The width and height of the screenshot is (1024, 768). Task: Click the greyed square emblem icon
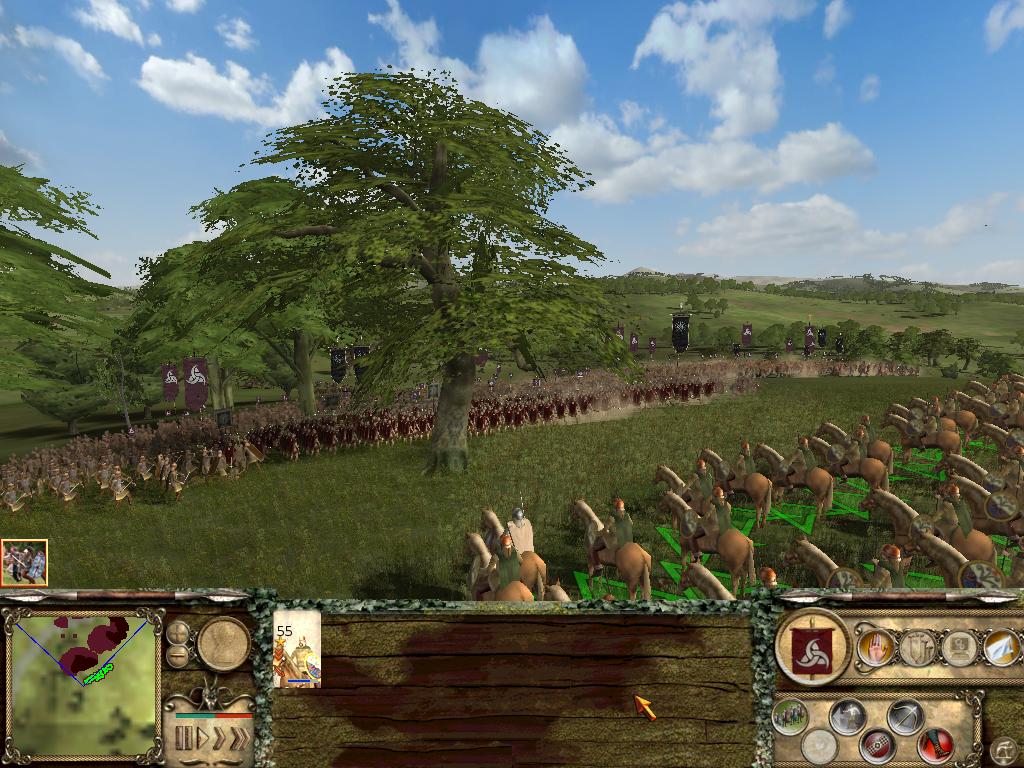(959, 648)
